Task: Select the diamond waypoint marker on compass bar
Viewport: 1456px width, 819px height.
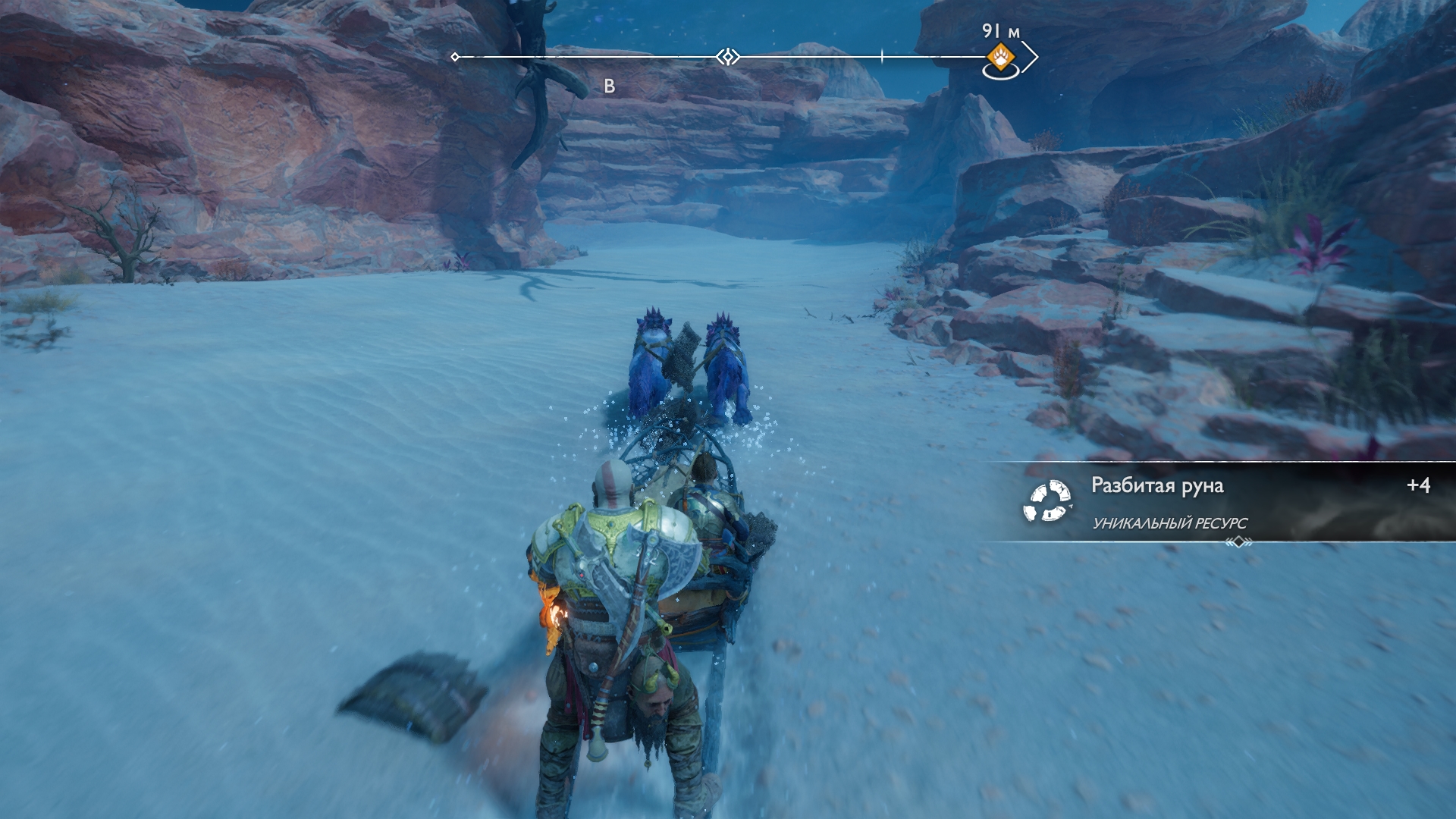Action: (x=728, y=57)
